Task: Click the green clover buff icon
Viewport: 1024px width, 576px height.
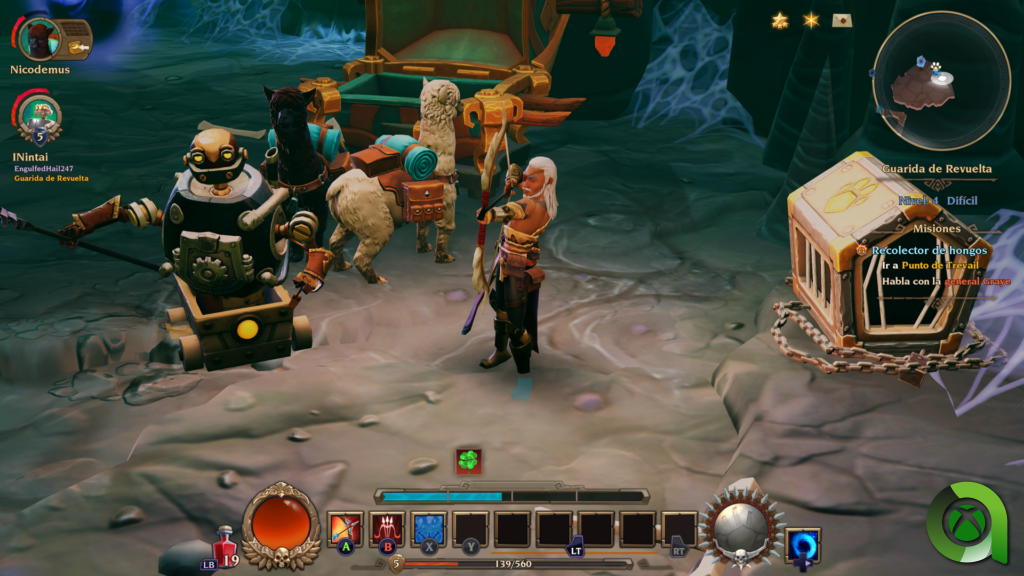Action: (x=469, y=461)
